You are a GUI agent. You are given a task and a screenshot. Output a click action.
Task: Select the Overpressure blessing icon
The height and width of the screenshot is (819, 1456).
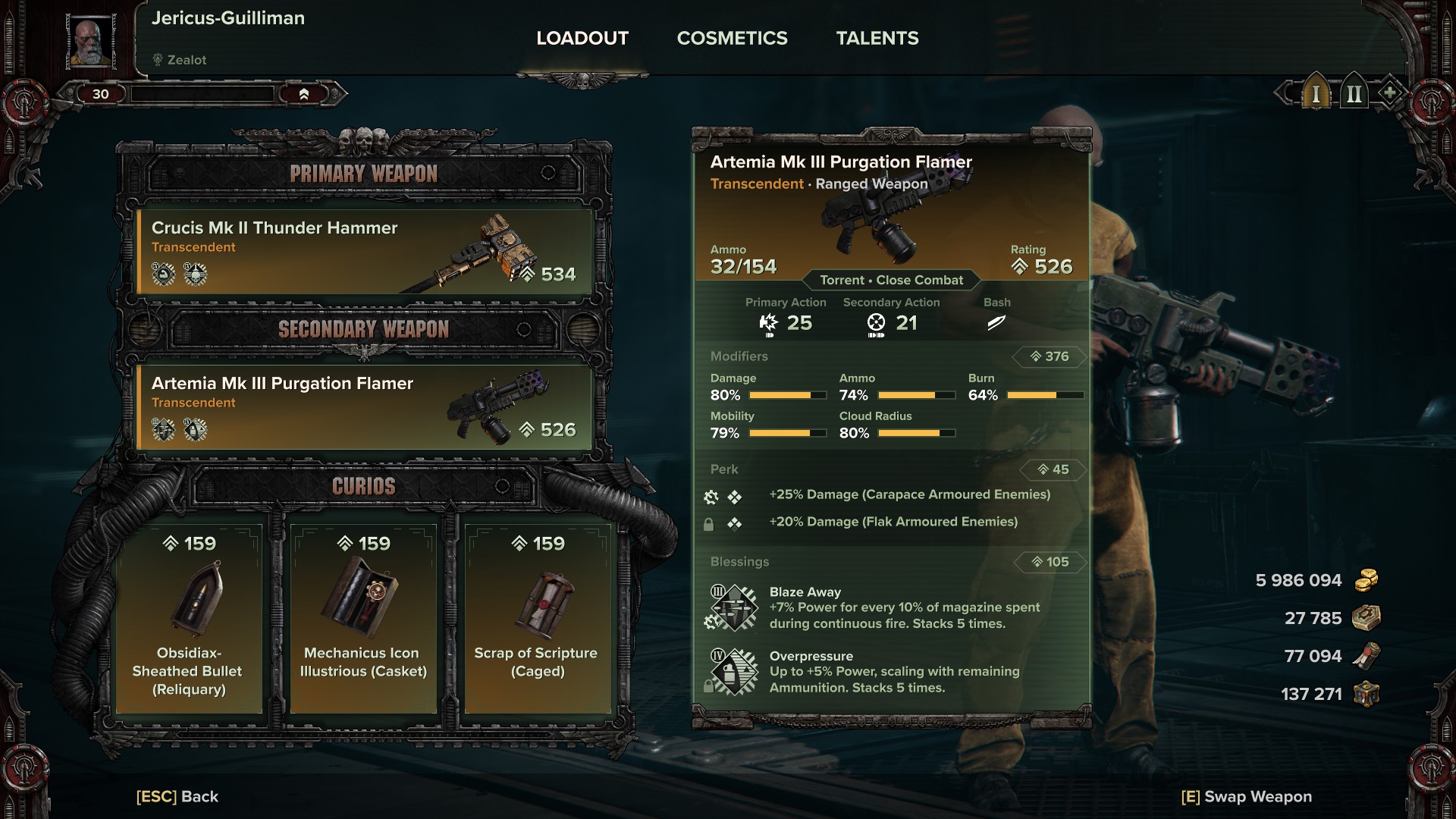click(733, 671)
